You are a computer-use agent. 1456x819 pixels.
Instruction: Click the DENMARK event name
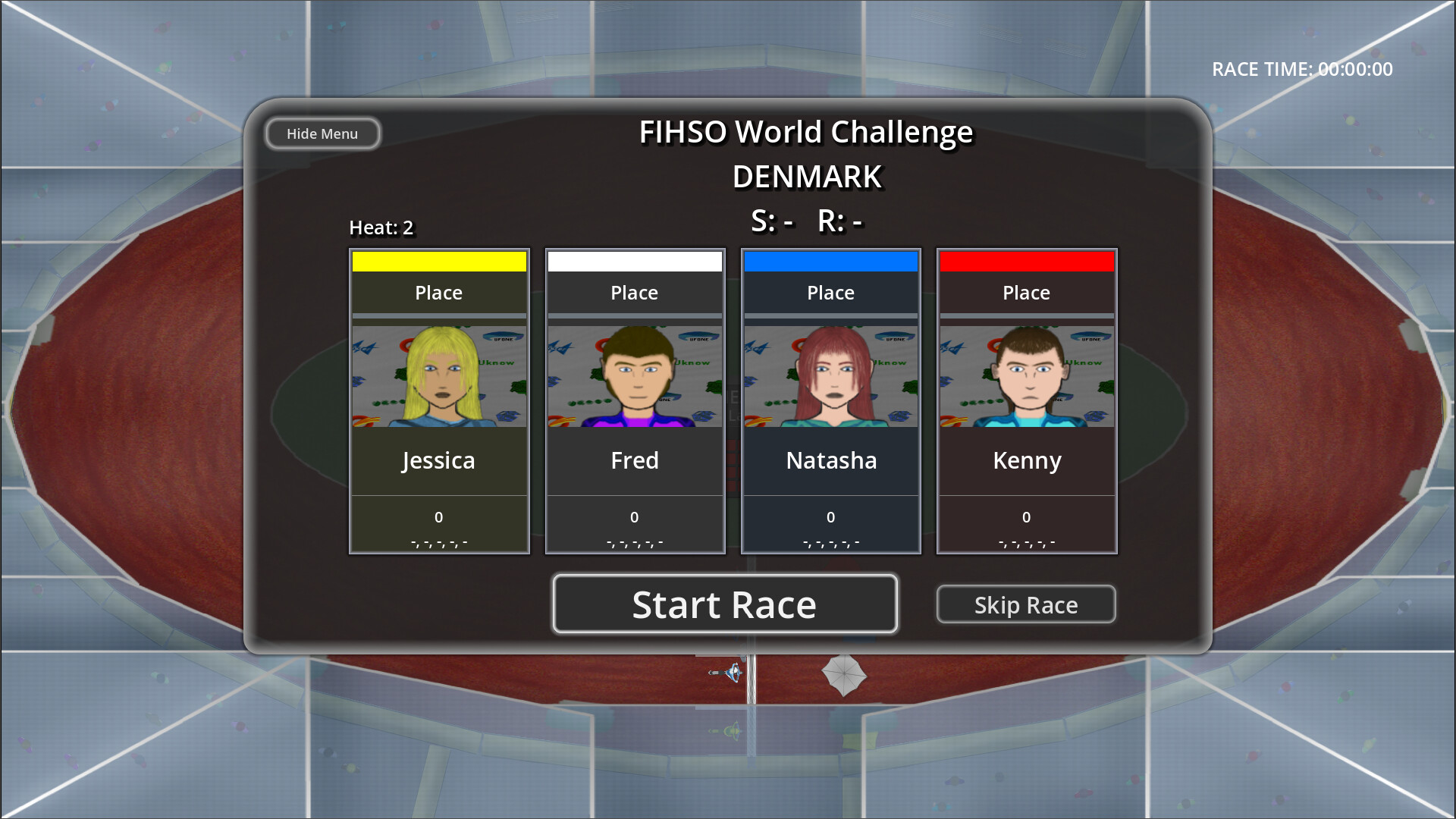click(806, 177)
